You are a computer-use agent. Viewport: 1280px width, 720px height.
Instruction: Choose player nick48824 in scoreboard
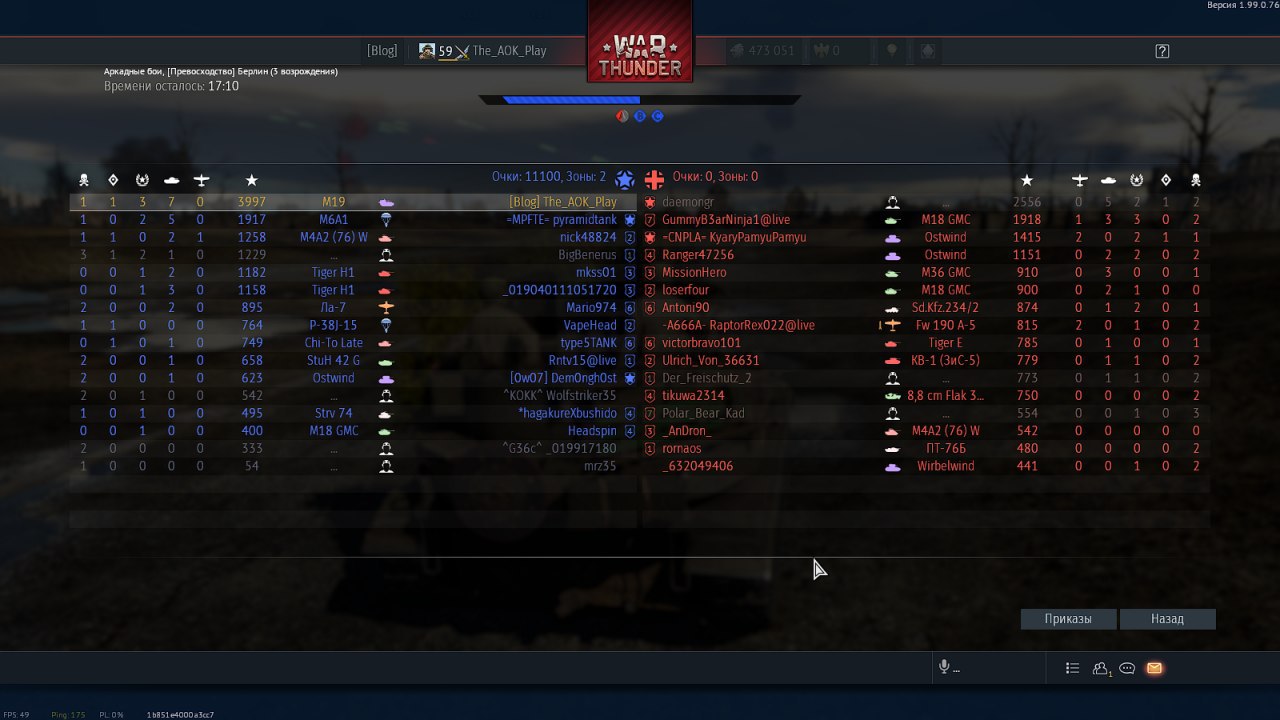(x=588, y=238)
